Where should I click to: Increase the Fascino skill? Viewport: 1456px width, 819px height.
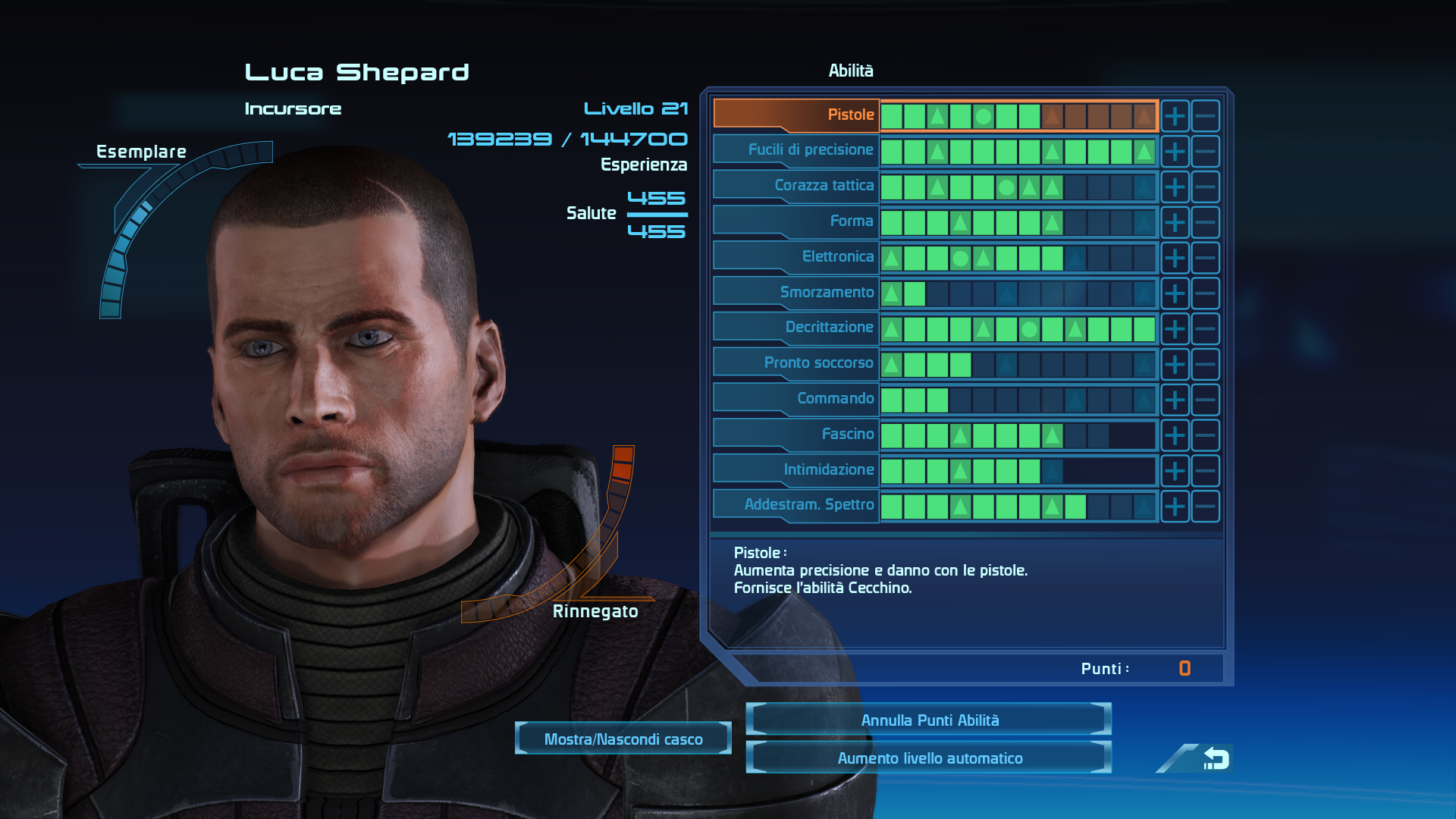(x=1175, y=435)
